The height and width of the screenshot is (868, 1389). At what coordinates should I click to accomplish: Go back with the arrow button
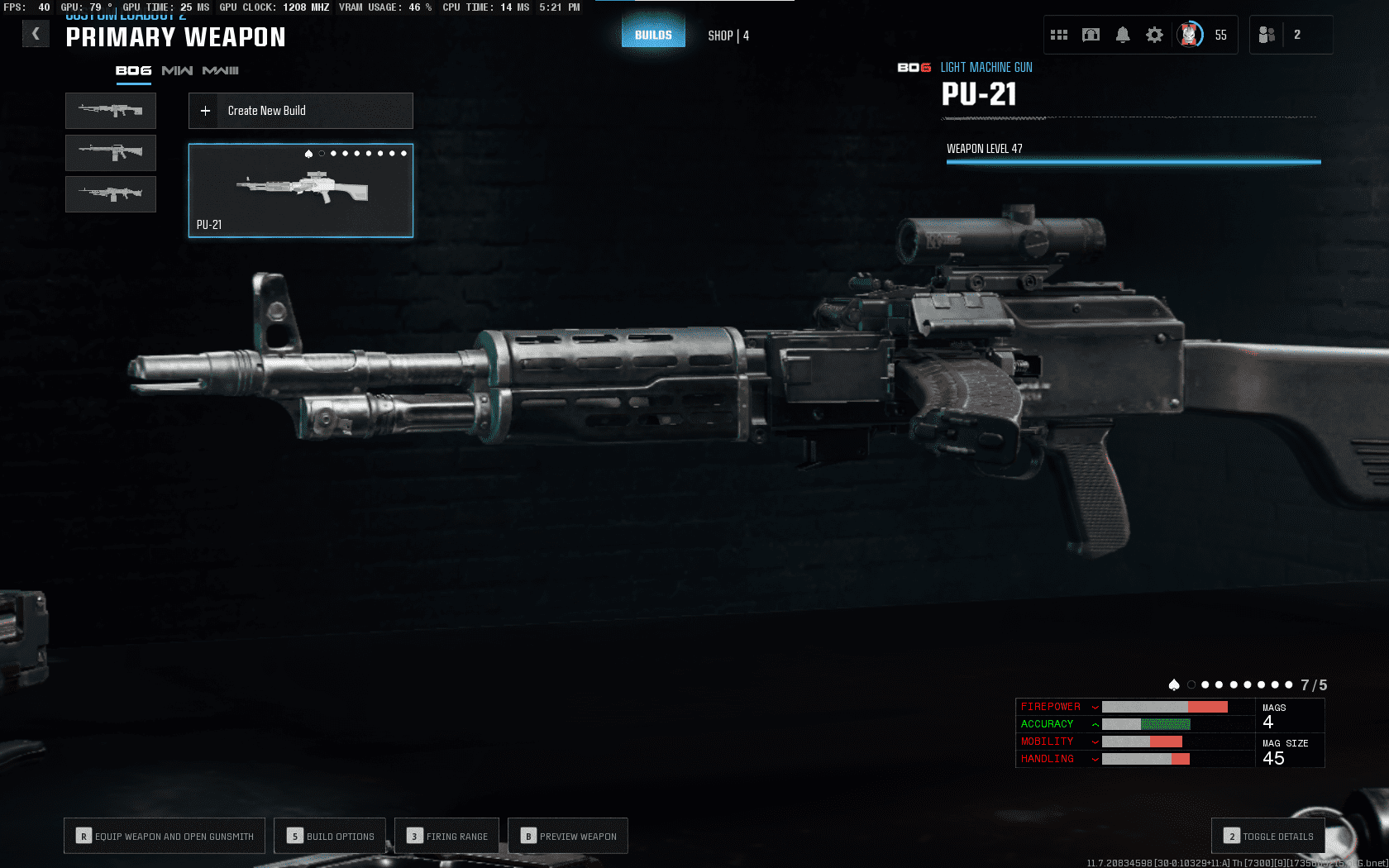click(x=36, y=34)
